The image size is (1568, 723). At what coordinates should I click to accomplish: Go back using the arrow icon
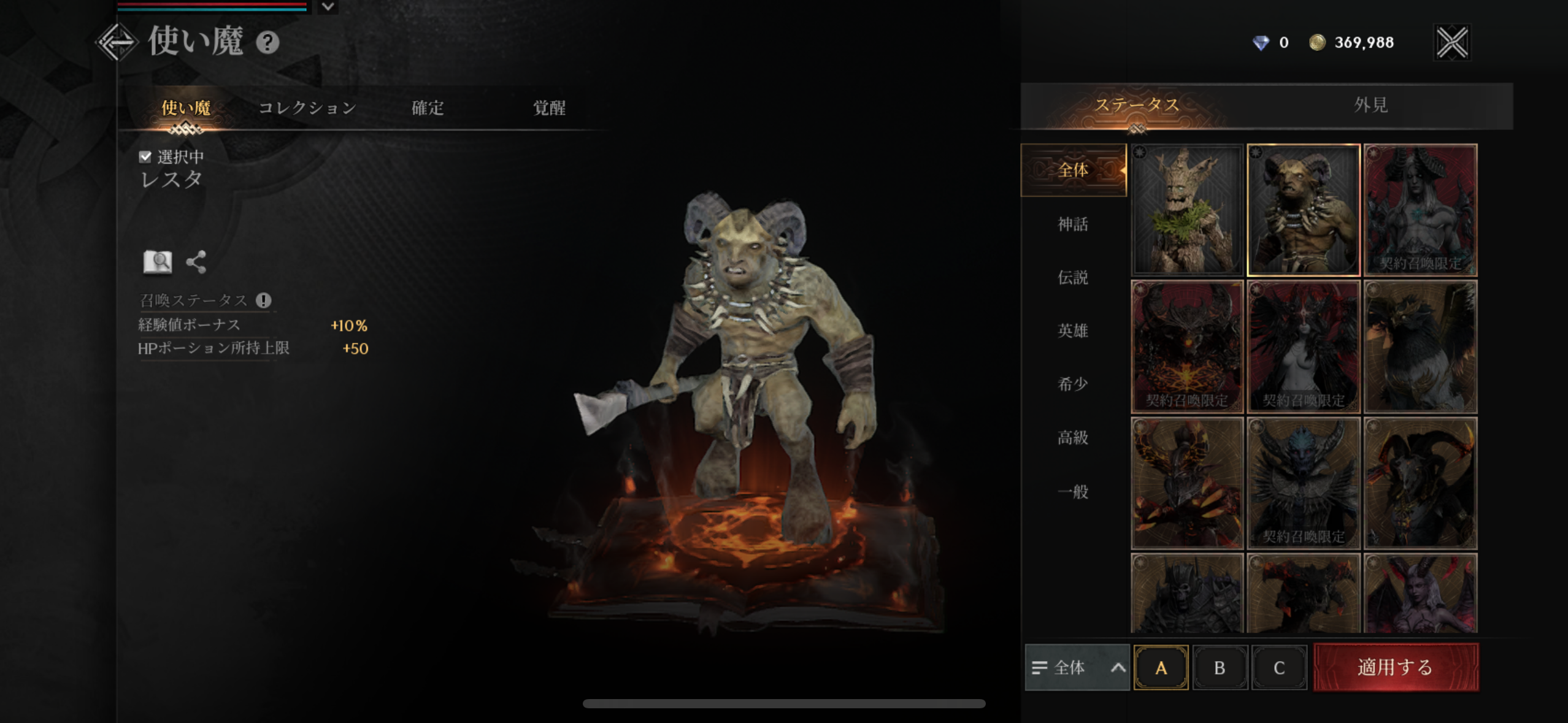(117, 42)
